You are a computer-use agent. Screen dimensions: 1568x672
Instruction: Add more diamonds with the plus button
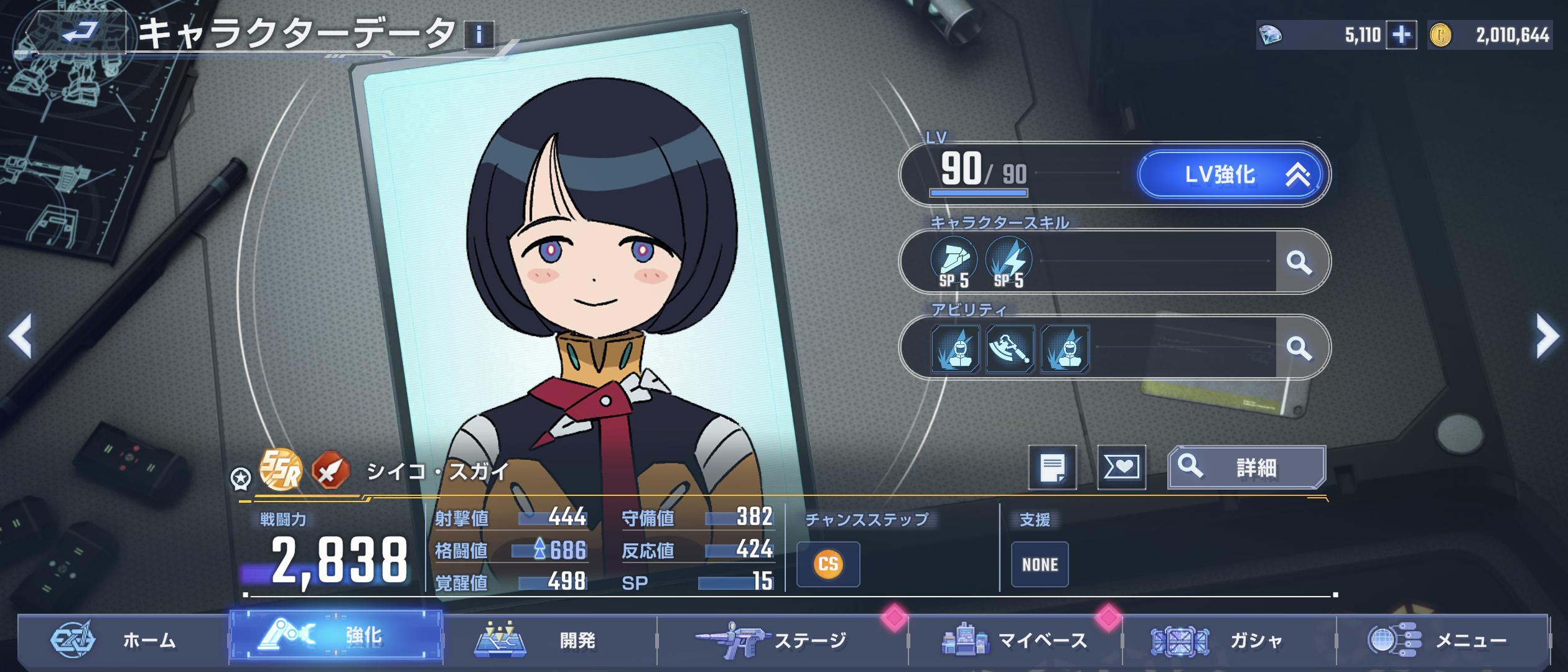1401,35
